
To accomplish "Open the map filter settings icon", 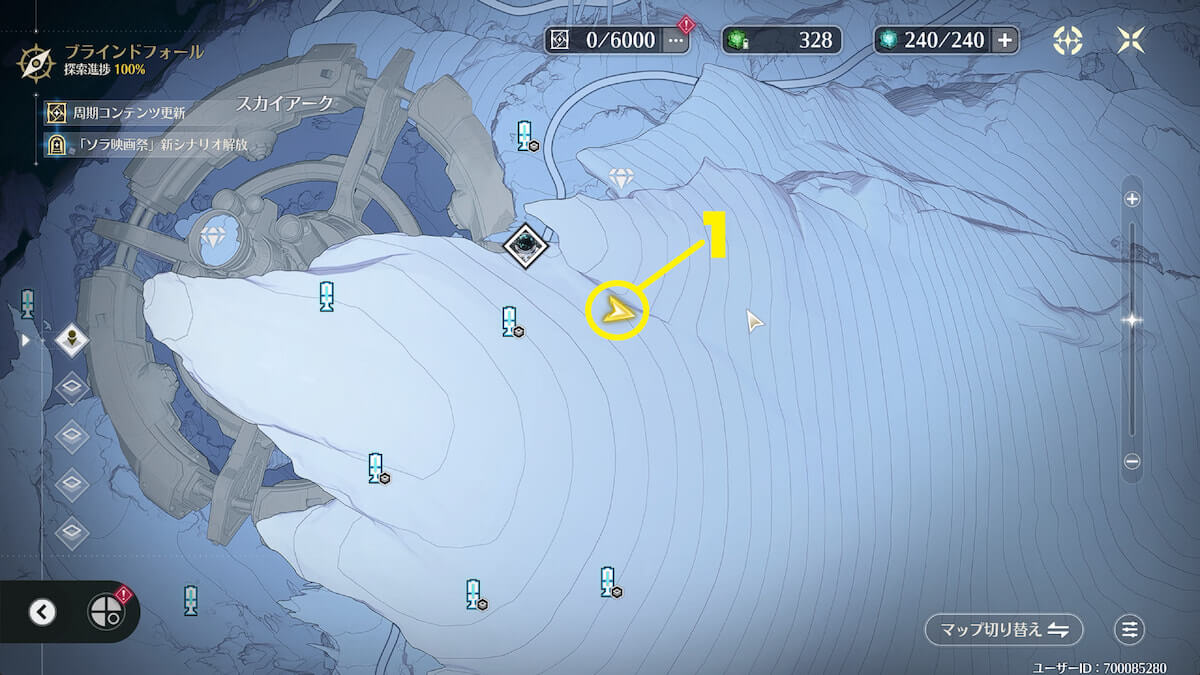I will (x=1130, y=630).
